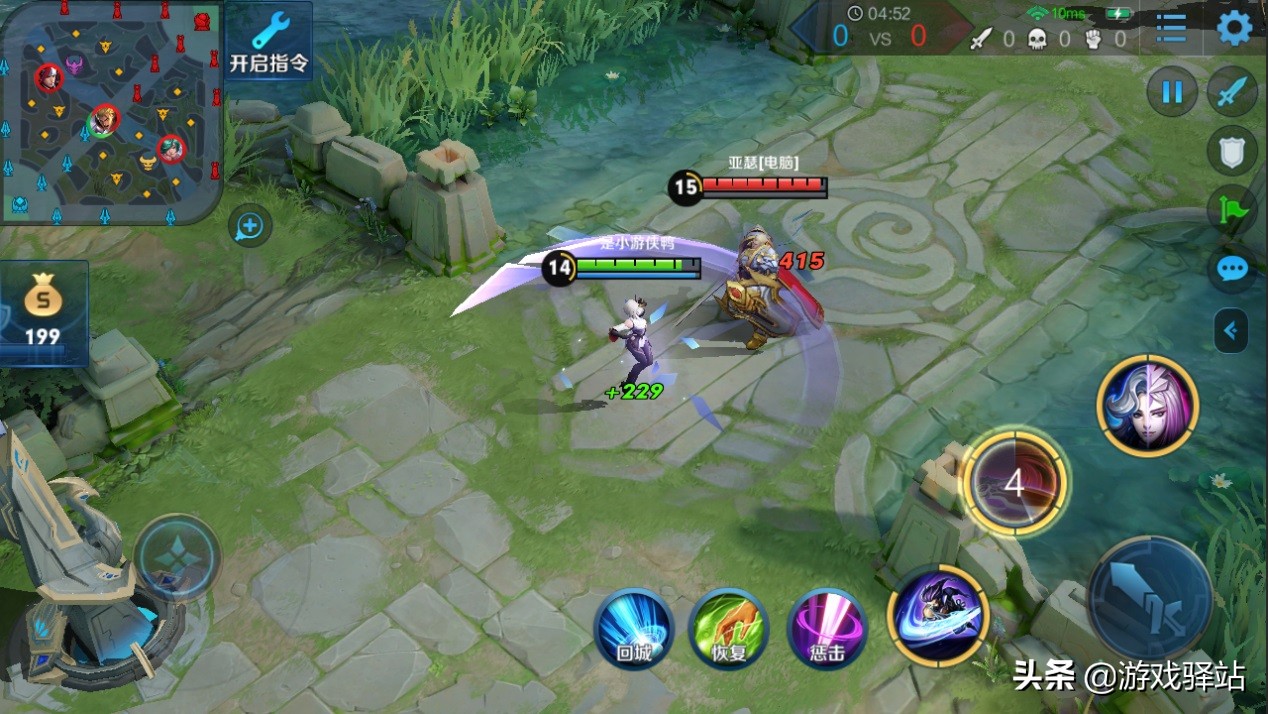Pause the game
The image size is (1268, 714).
[1171, 93]
